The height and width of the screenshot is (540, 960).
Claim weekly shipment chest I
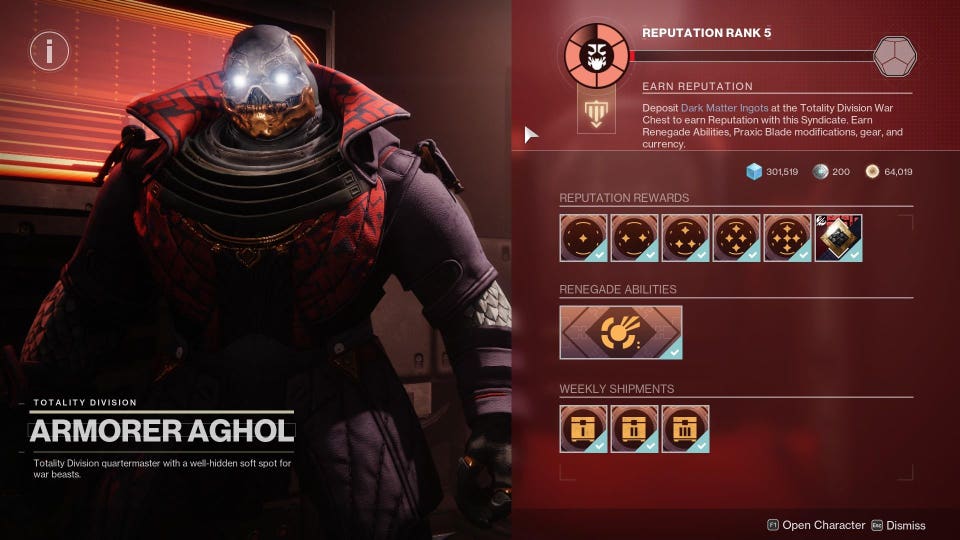tap(584, 429)
